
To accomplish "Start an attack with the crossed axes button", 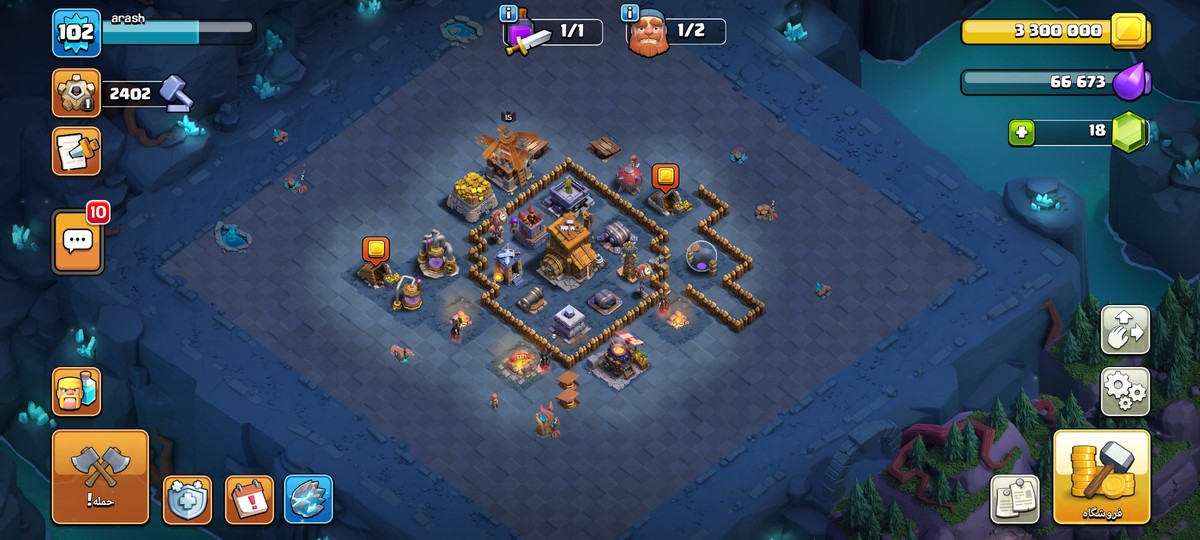I will [100, 477].
